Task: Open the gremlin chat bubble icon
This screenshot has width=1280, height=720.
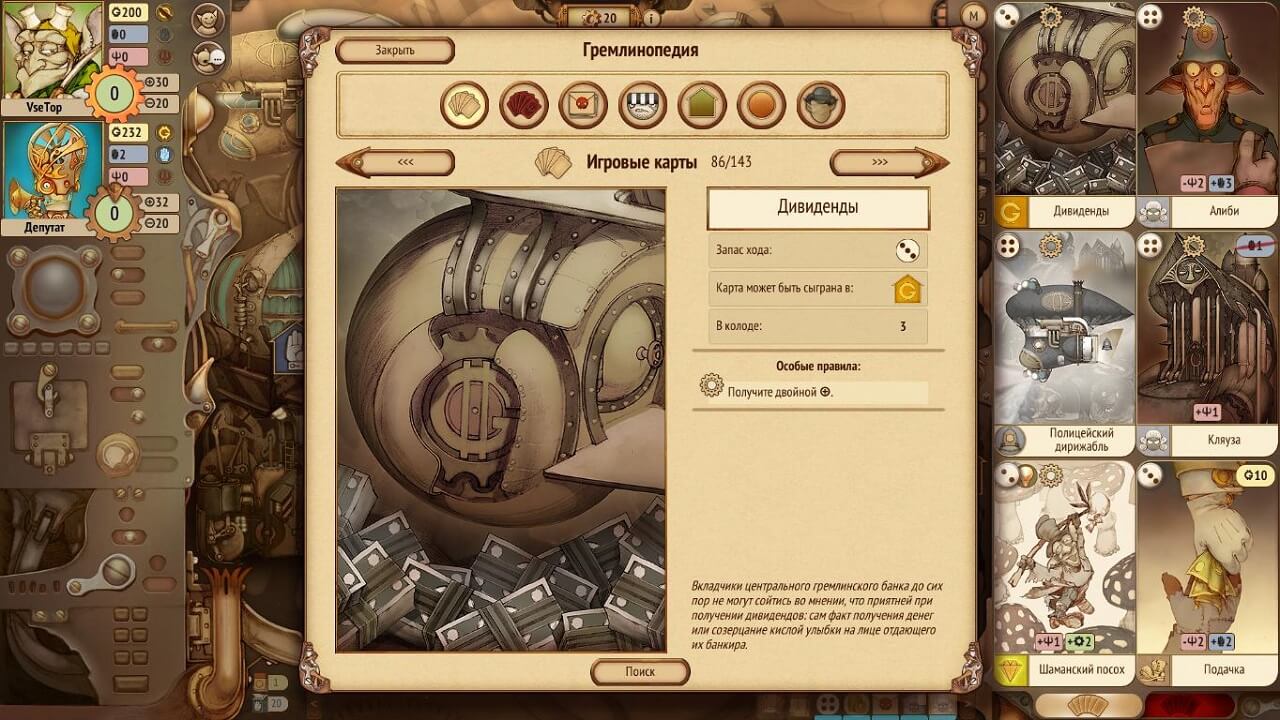Action: pyautogui.click(x=208, y=56)
